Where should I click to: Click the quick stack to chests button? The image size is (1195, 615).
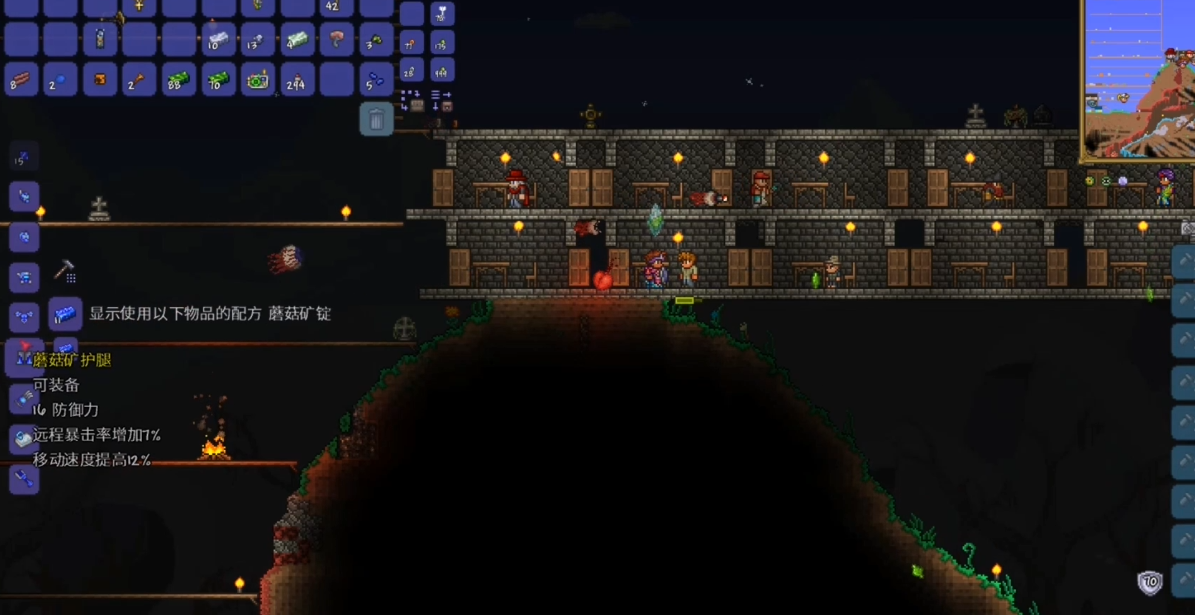411,100
